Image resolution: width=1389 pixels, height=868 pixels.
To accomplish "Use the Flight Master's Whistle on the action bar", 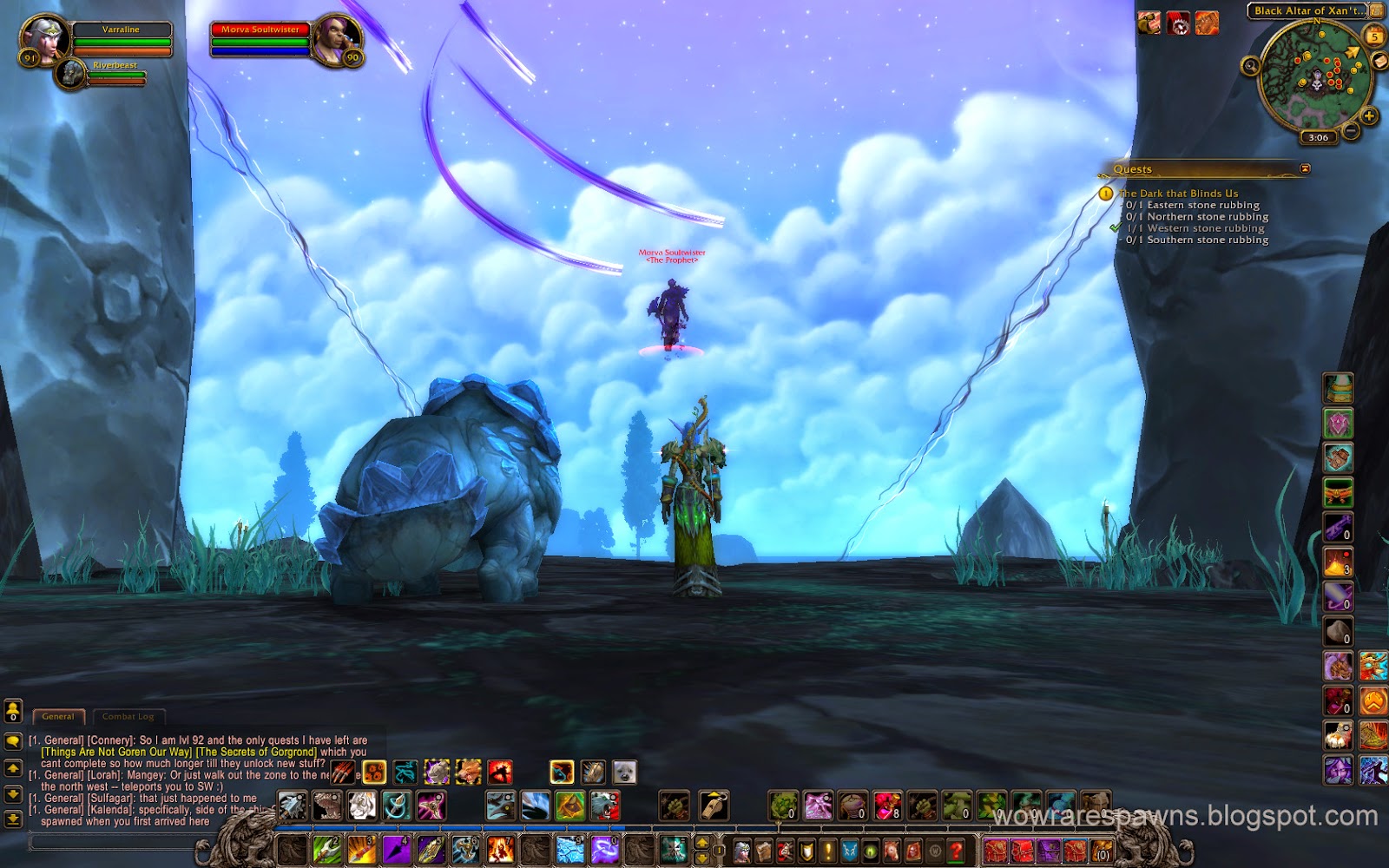I will [x=714, y=806].
